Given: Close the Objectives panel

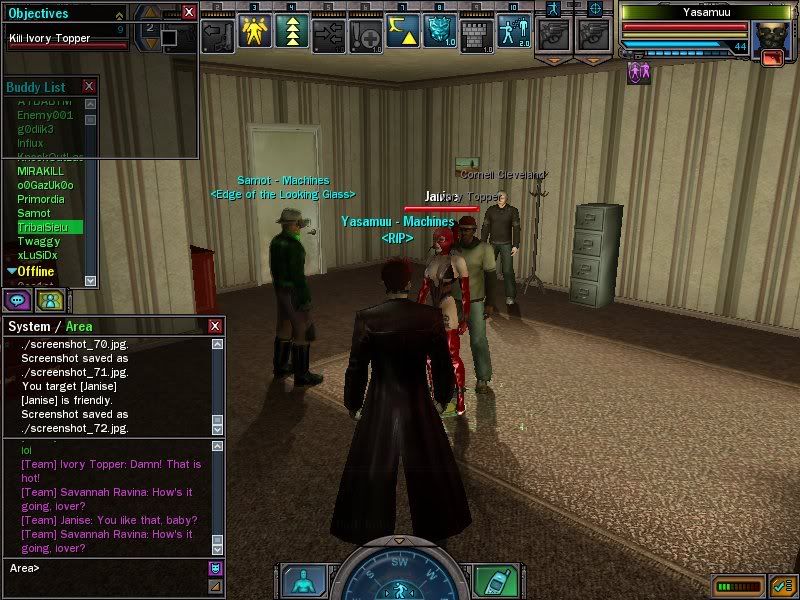Looking at the screenshot, I should pos(190,13).
